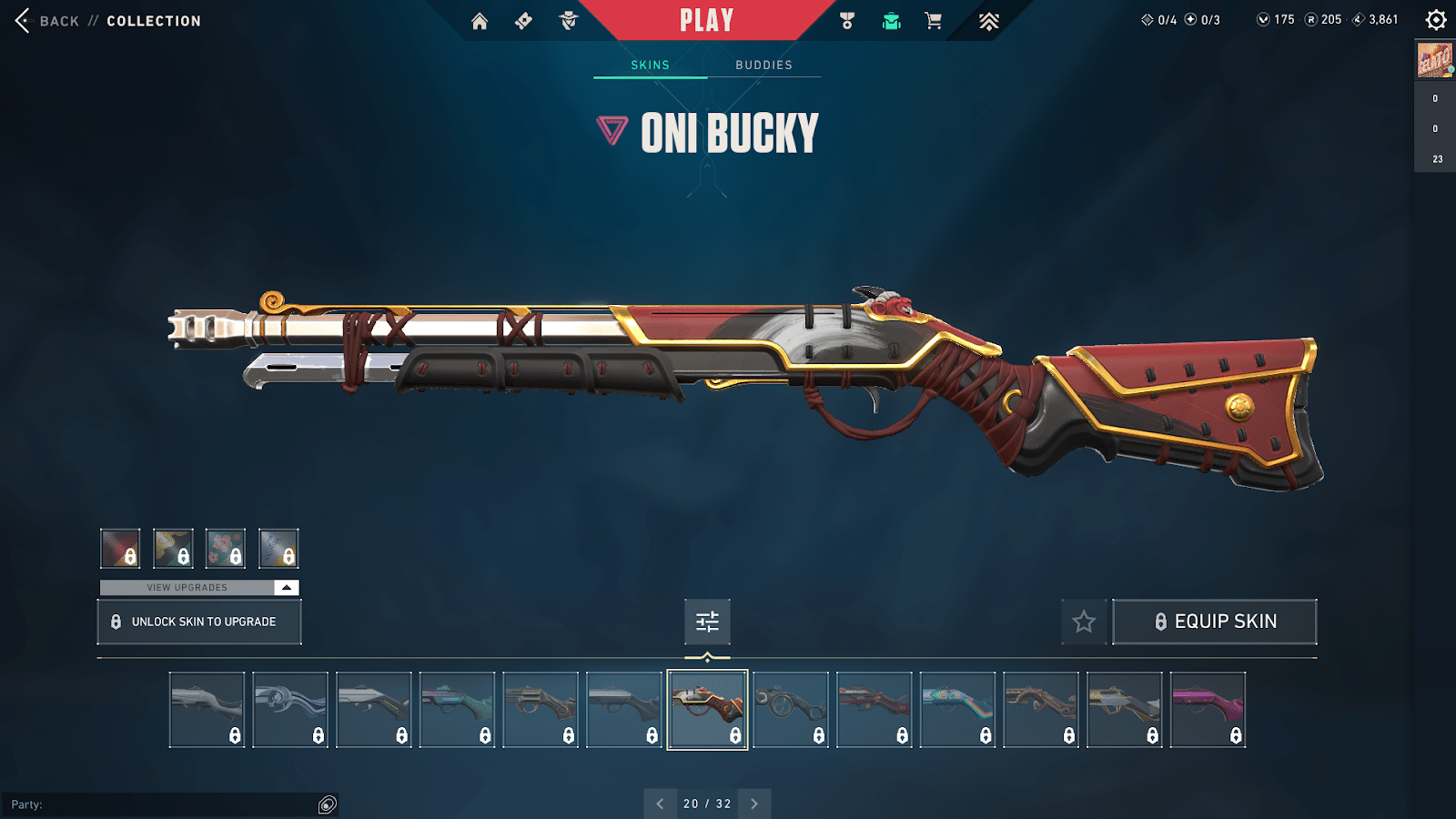
Task: Select the Skins tab
Action: point(650,65)
